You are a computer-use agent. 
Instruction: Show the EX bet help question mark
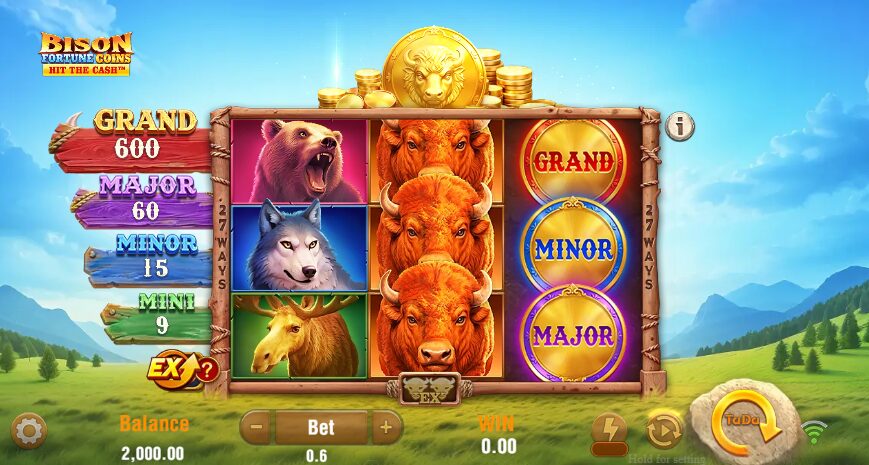click(207, 370)
